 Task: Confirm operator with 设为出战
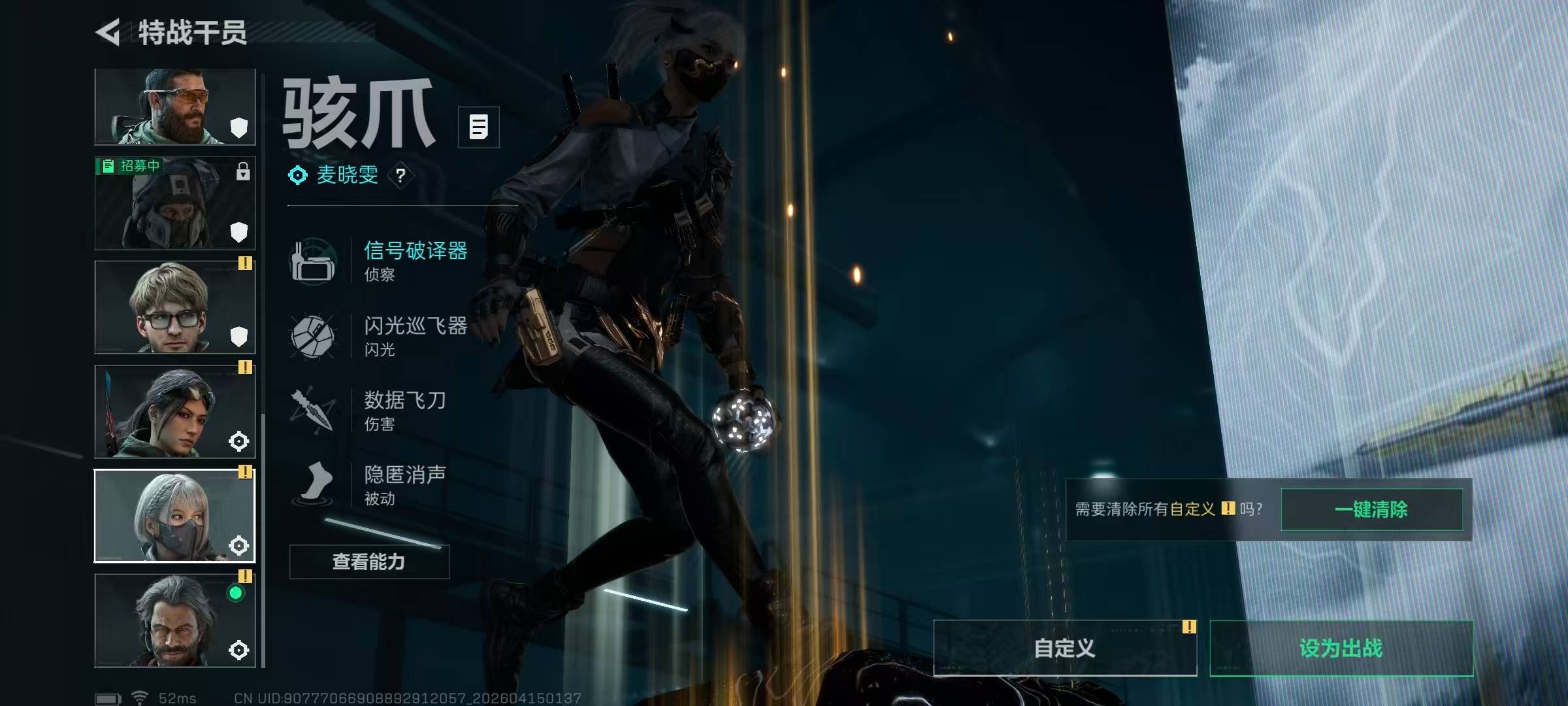point(1341,648)
